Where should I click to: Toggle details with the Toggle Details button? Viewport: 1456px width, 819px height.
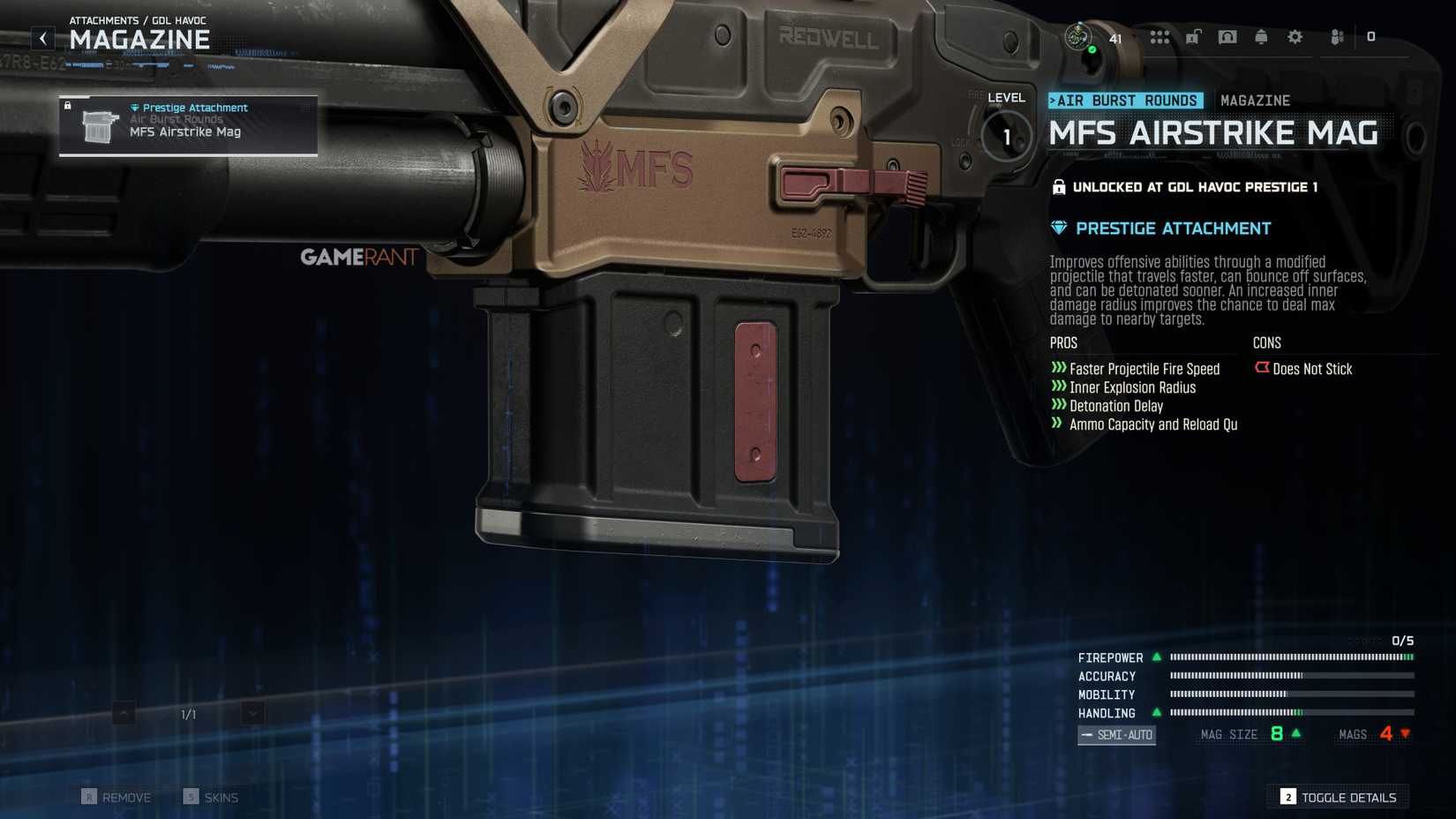point(1338,797)
